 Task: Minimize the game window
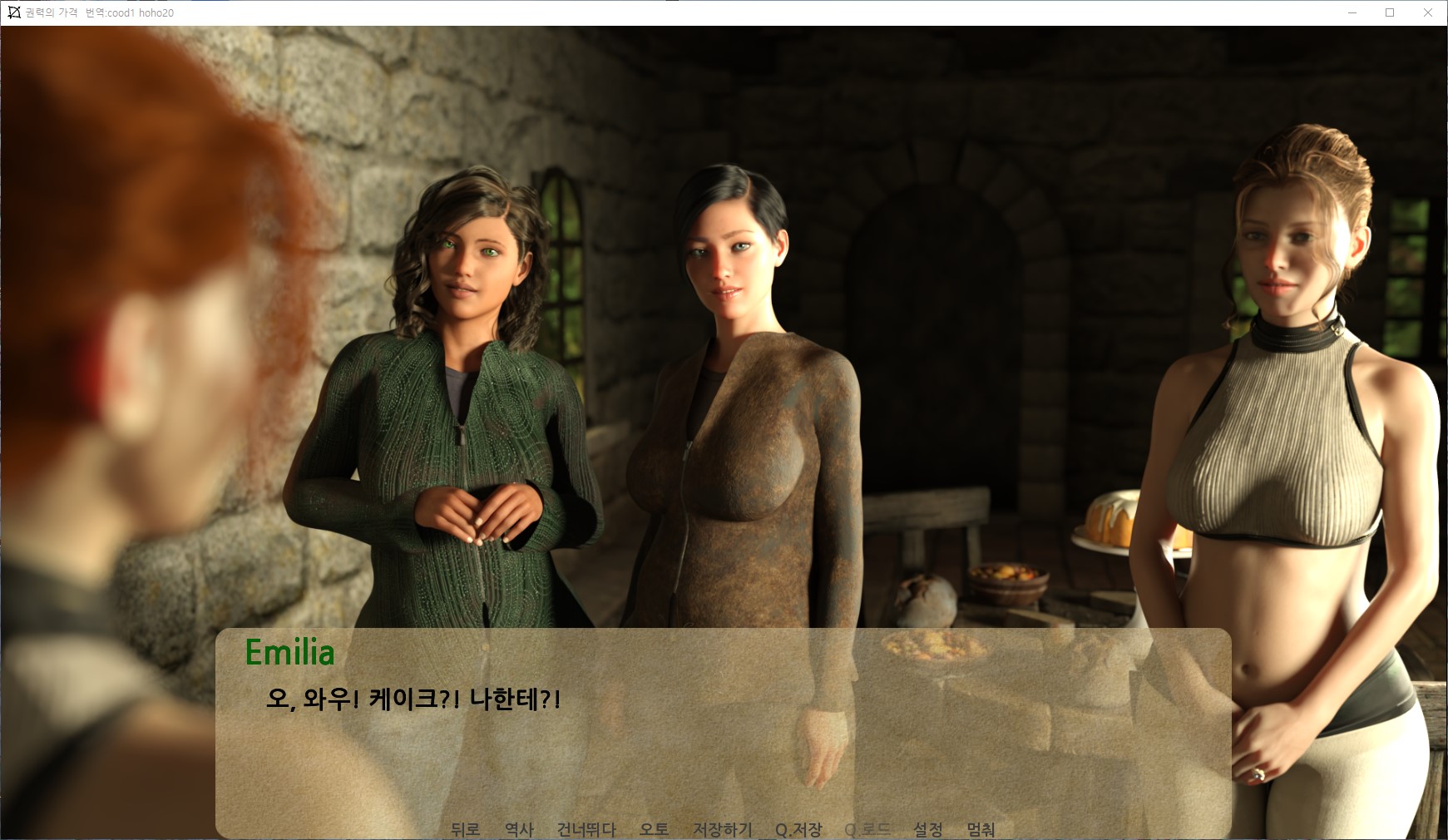coord(1352,12)
